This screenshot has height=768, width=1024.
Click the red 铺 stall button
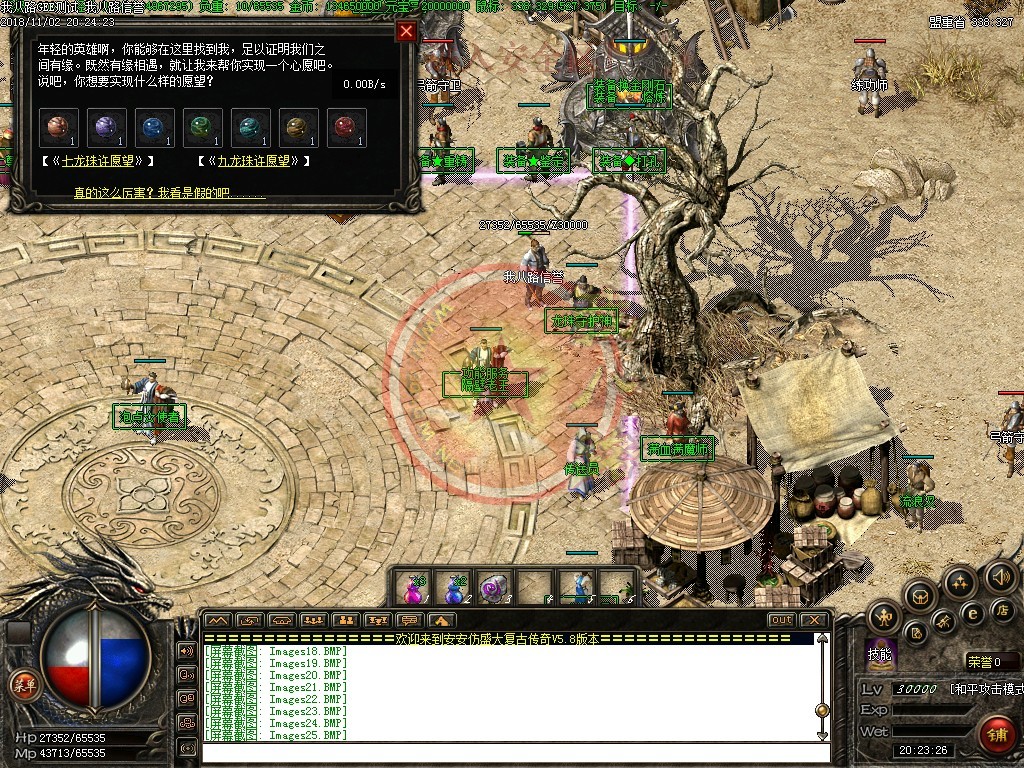coord(995,735)
